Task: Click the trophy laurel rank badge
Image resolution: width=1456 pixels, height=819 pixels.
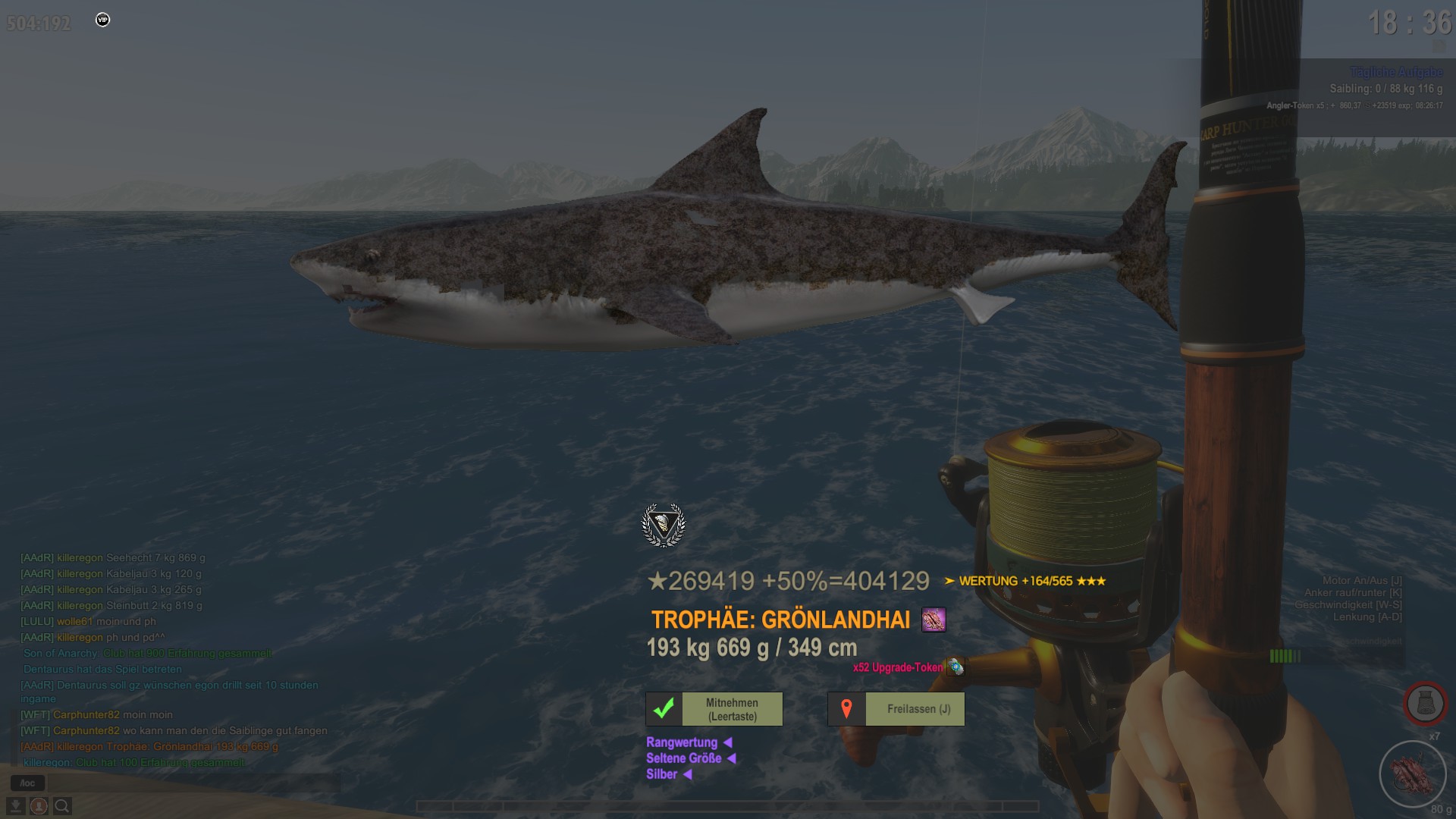Action: 664,525
